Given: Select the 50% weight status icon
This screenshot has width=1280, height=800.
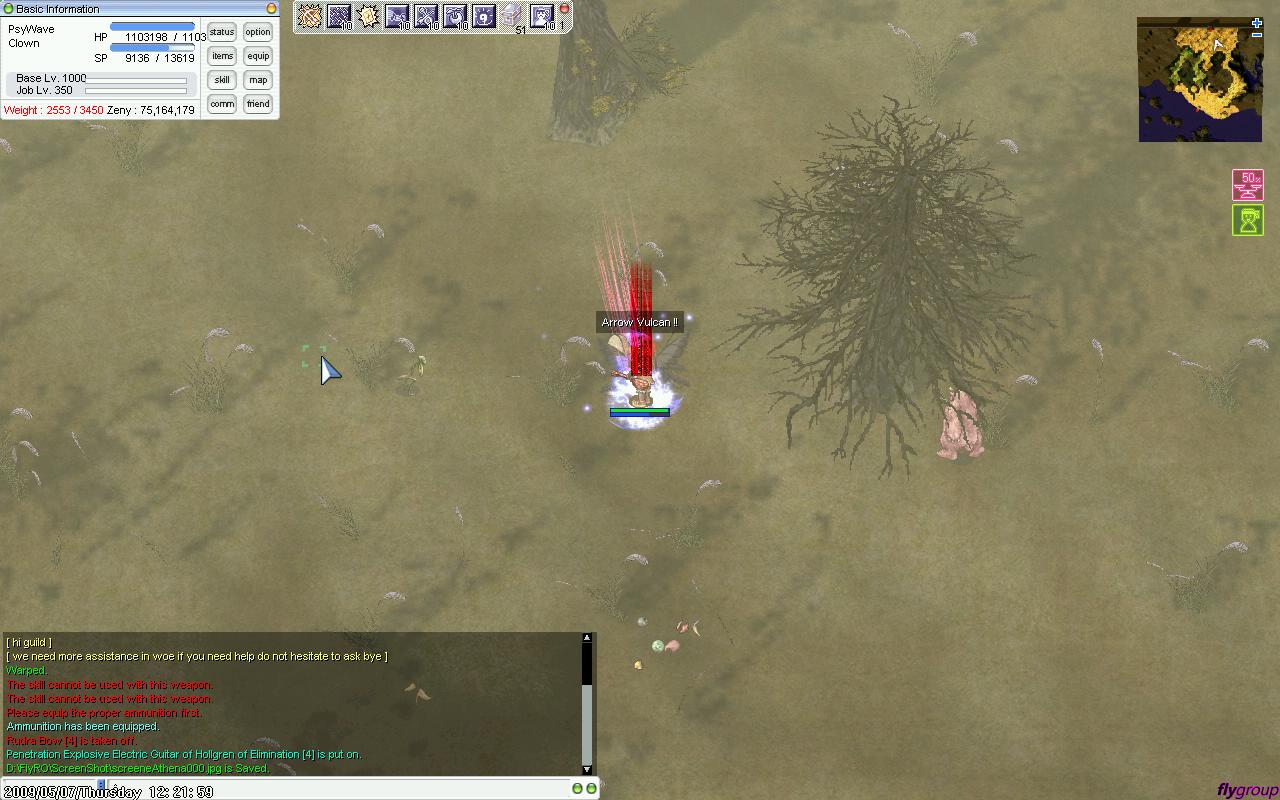Looking at the screenshot, I should (1248, 185).
